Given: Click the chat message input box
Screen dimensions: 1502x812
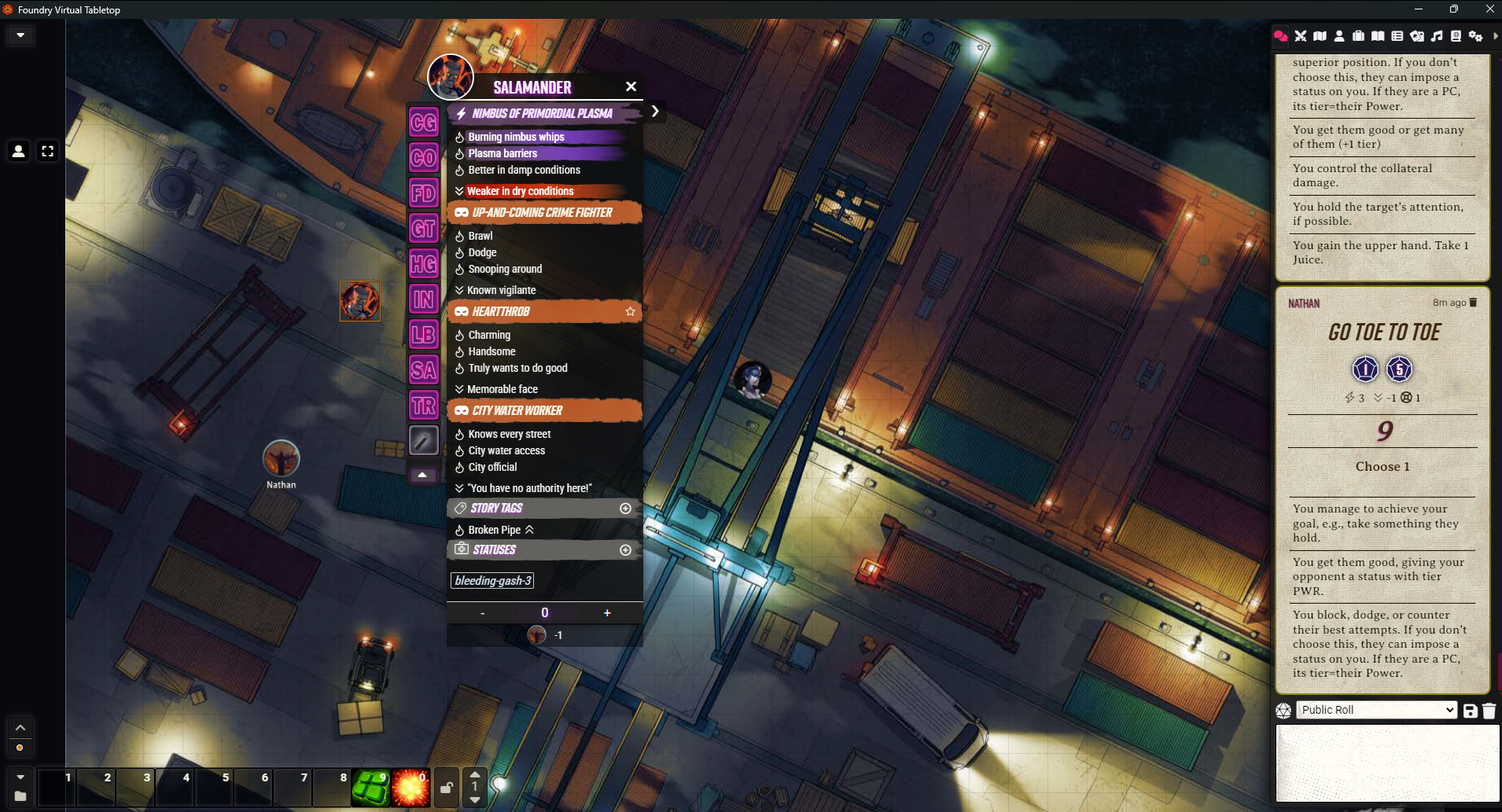Looking at the screenshot, I should point(1387,762).
